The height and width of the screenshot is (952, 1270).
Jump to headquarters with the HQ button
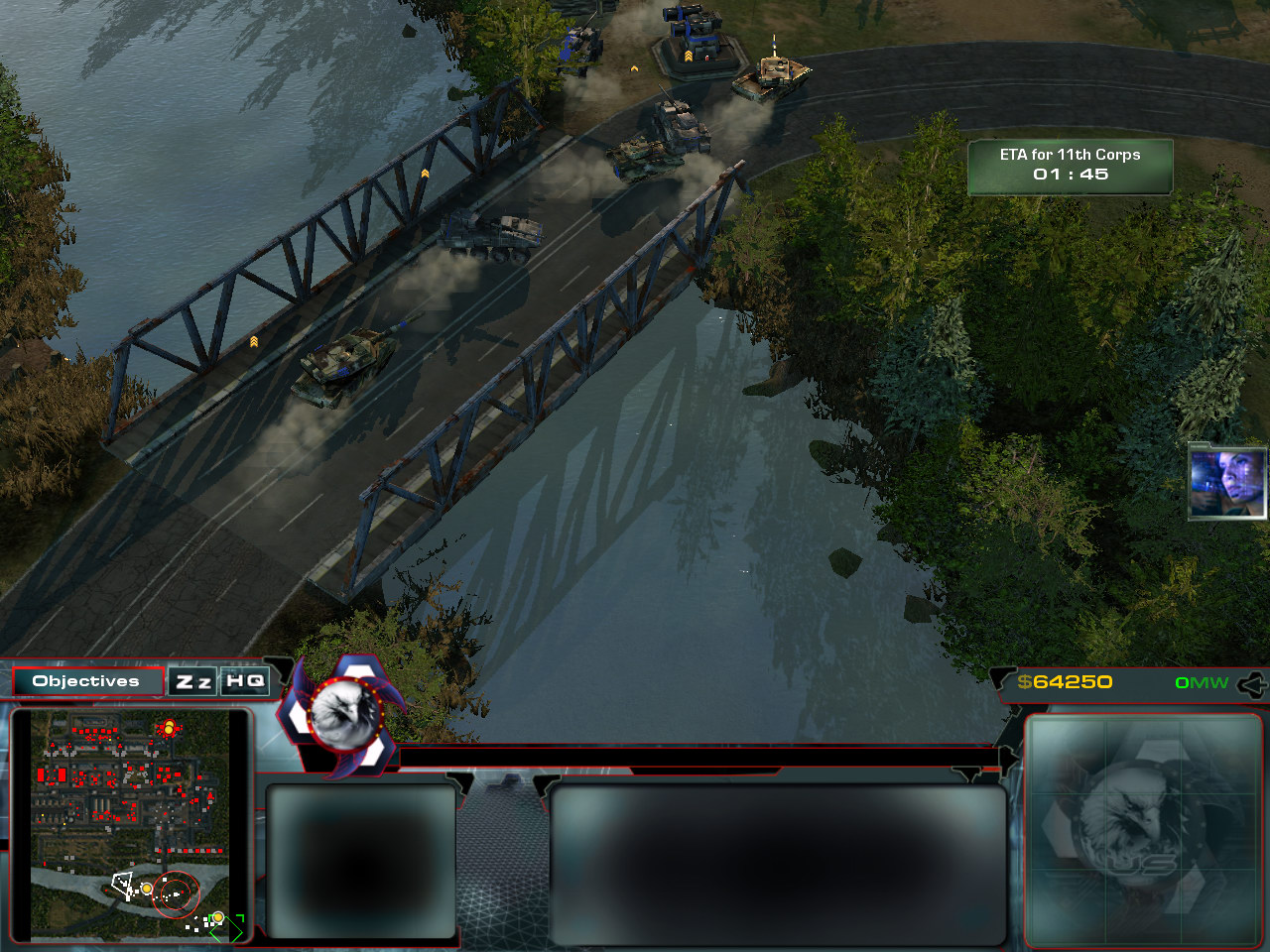[244, 681]
